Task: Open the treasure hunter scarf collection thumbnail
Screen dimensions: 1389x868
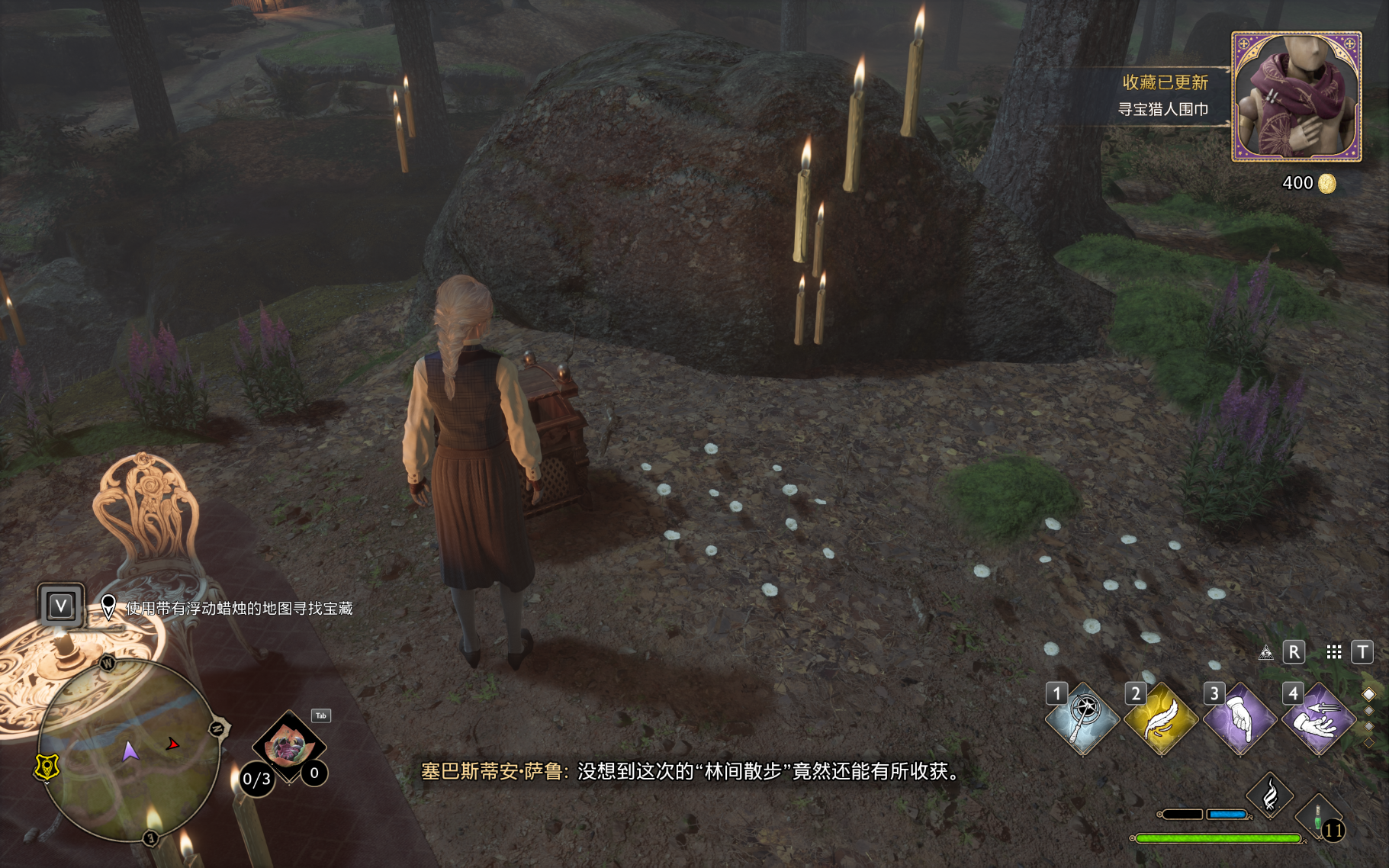Action: pyautogui.click(x=1296, y=97)
